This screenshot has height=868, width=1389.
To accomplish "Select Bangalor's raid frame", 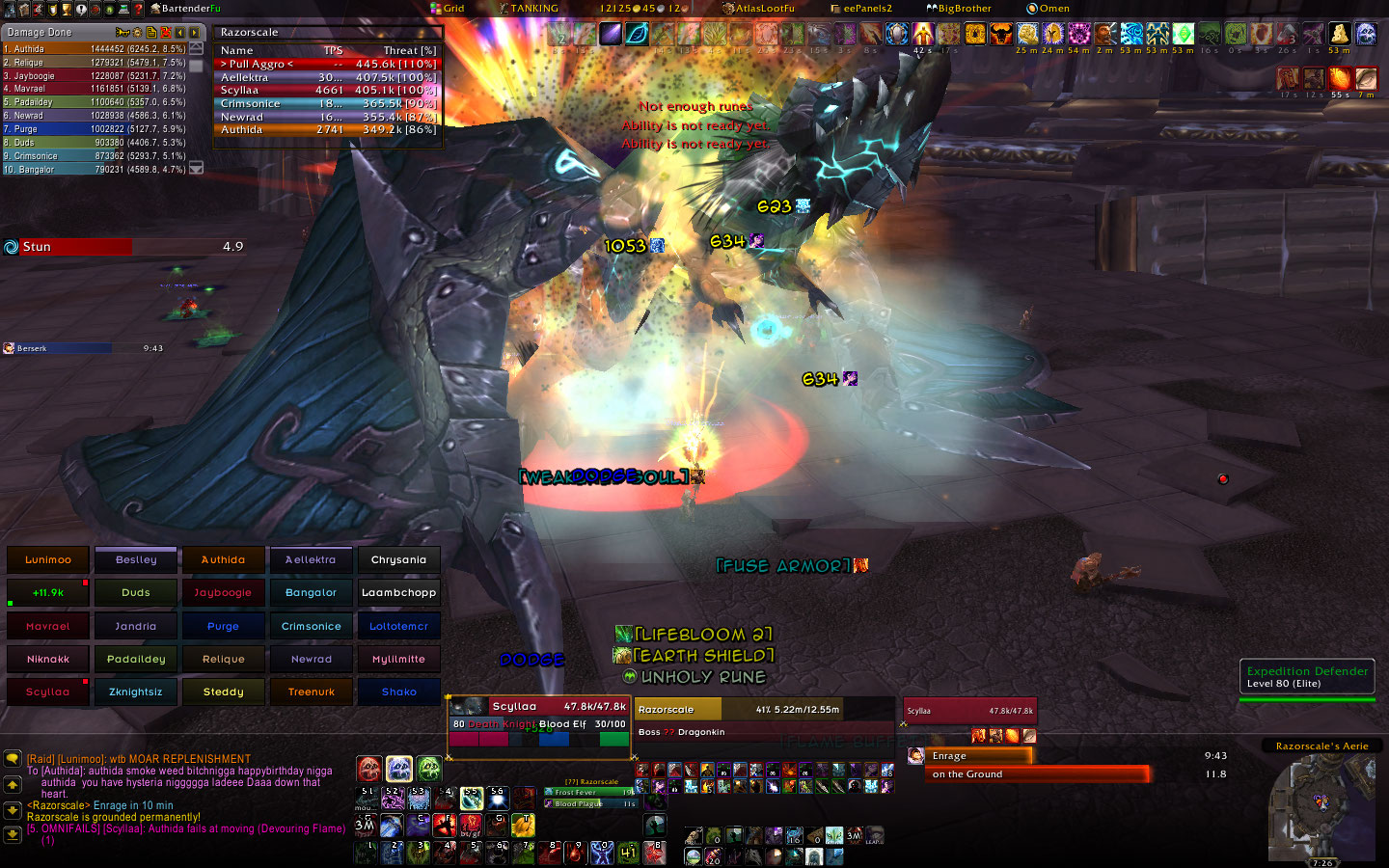I will [311, 593].
